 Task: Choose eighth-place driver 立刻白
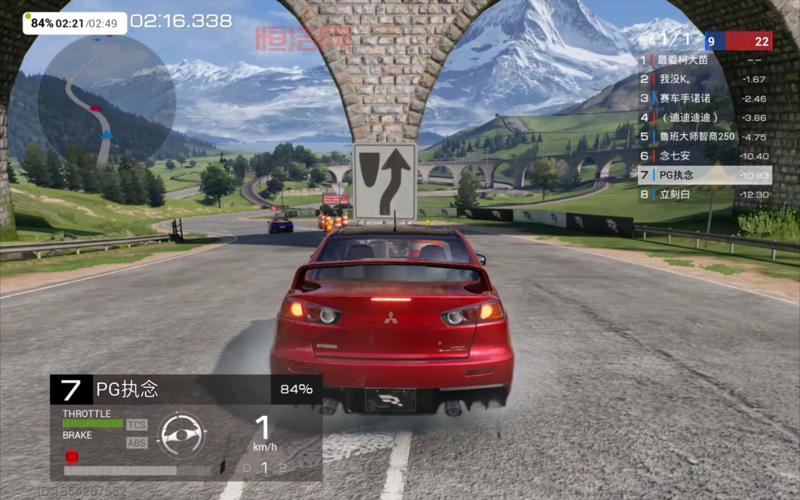tap(704, 193)
